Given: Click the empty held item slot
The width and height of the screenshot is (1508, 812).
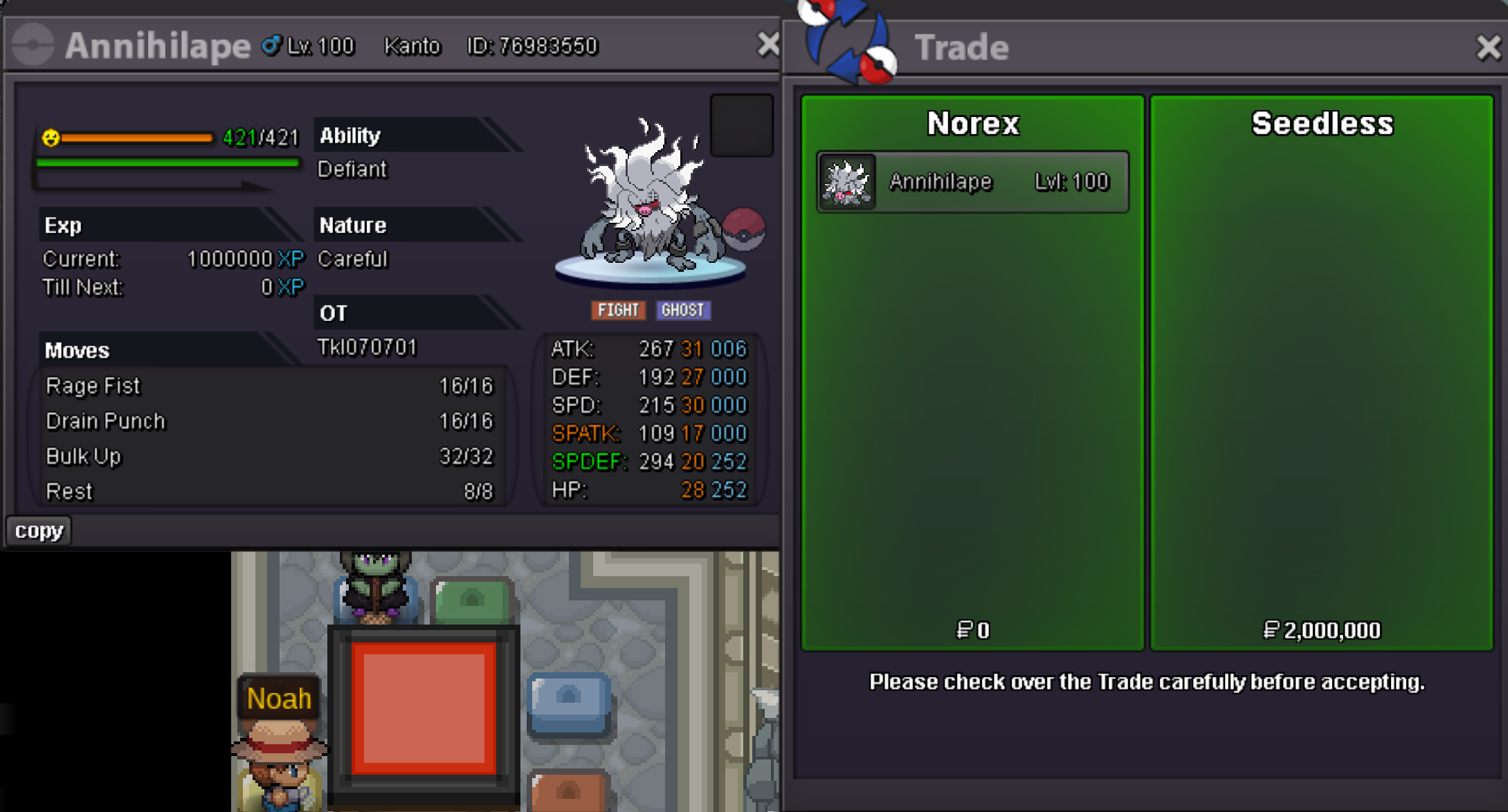Looking at the screenshot, I should [741, 126].
